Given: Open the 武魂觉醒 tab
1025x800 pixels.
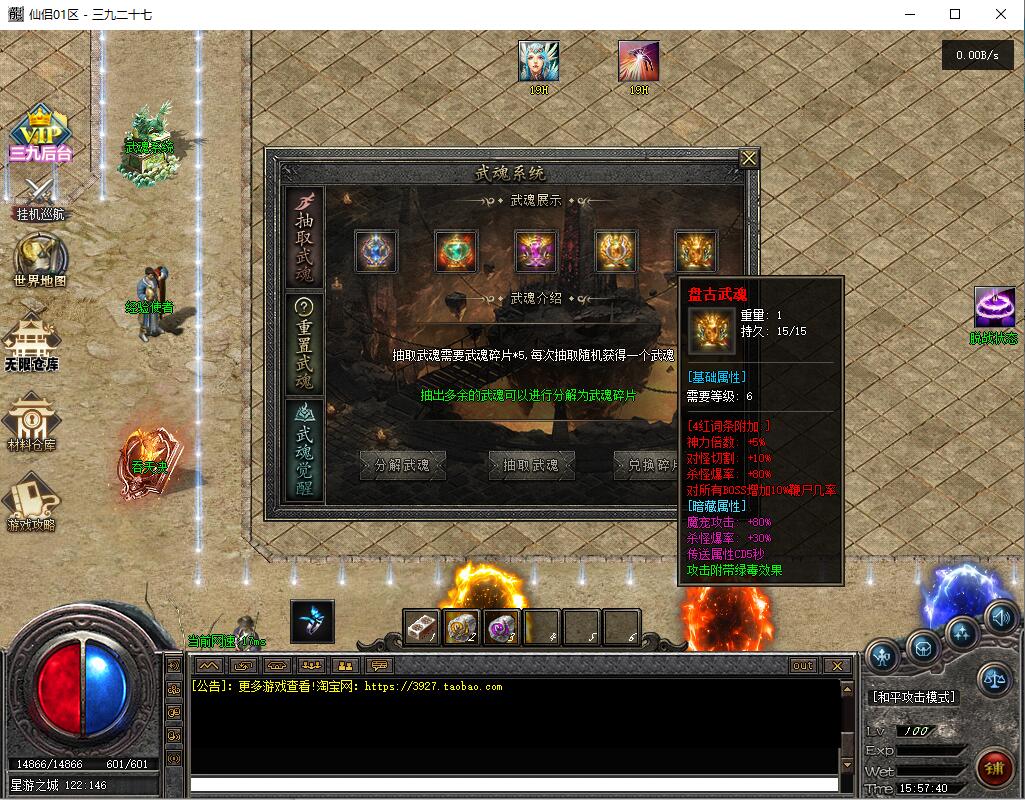Looking at the screenshot, I should click(x=304, y=448).
